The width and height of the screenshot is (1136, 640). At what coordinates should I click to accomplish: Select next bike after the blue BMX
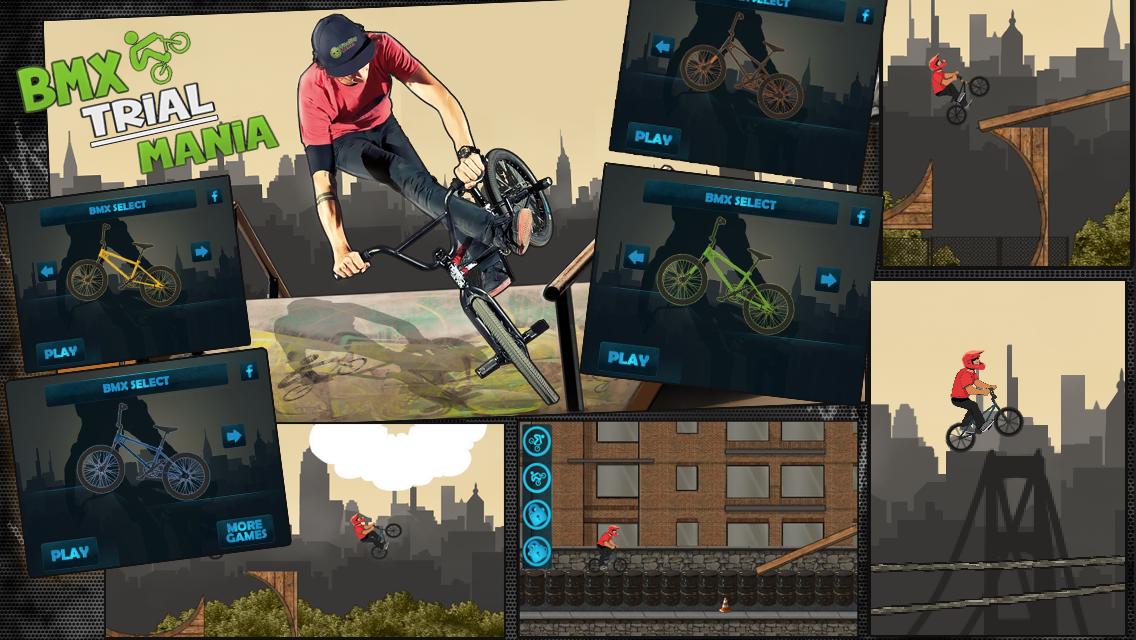(x=234, y=435)
